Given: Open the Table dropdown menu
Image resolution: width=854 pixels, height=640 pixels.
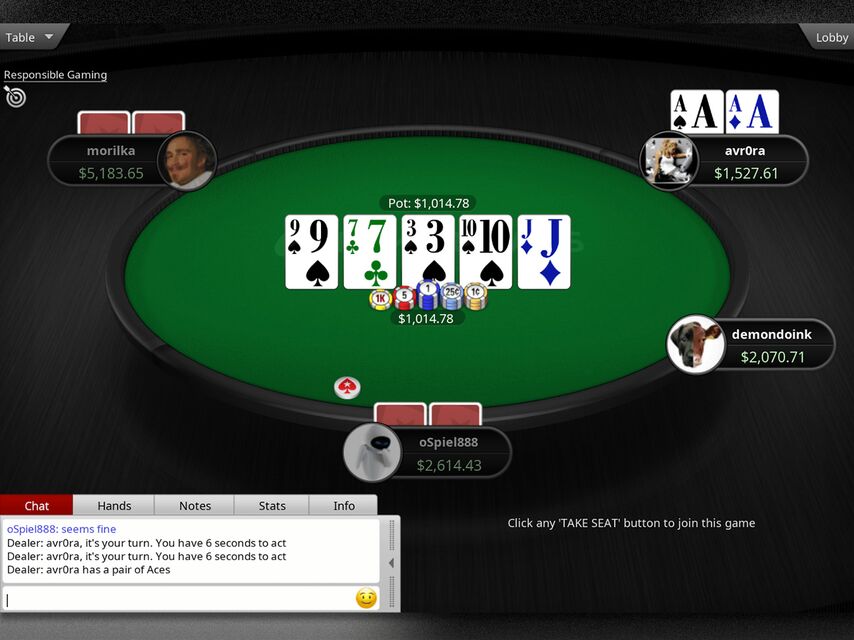Looking at the screenshot, I should pos(32,37).
